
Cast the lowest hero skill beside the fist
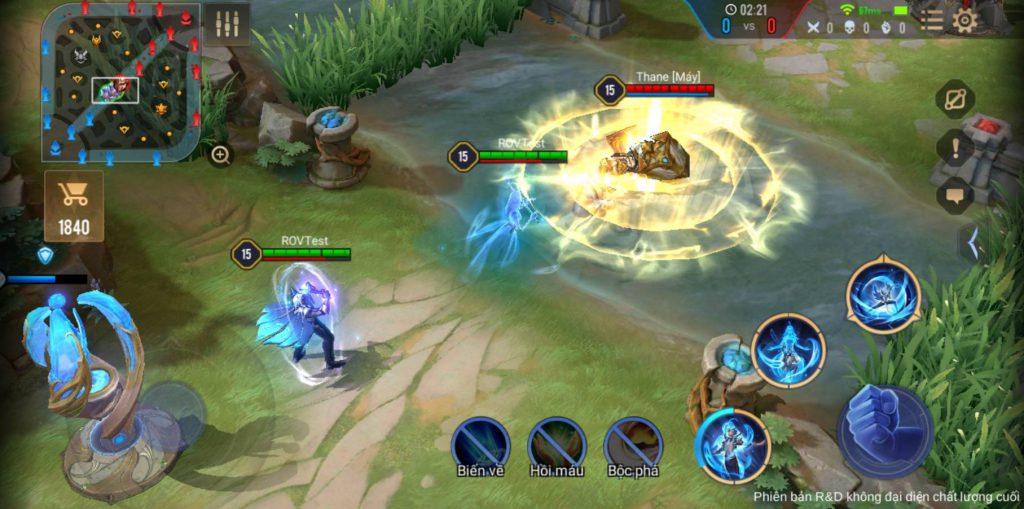(732, 446)
